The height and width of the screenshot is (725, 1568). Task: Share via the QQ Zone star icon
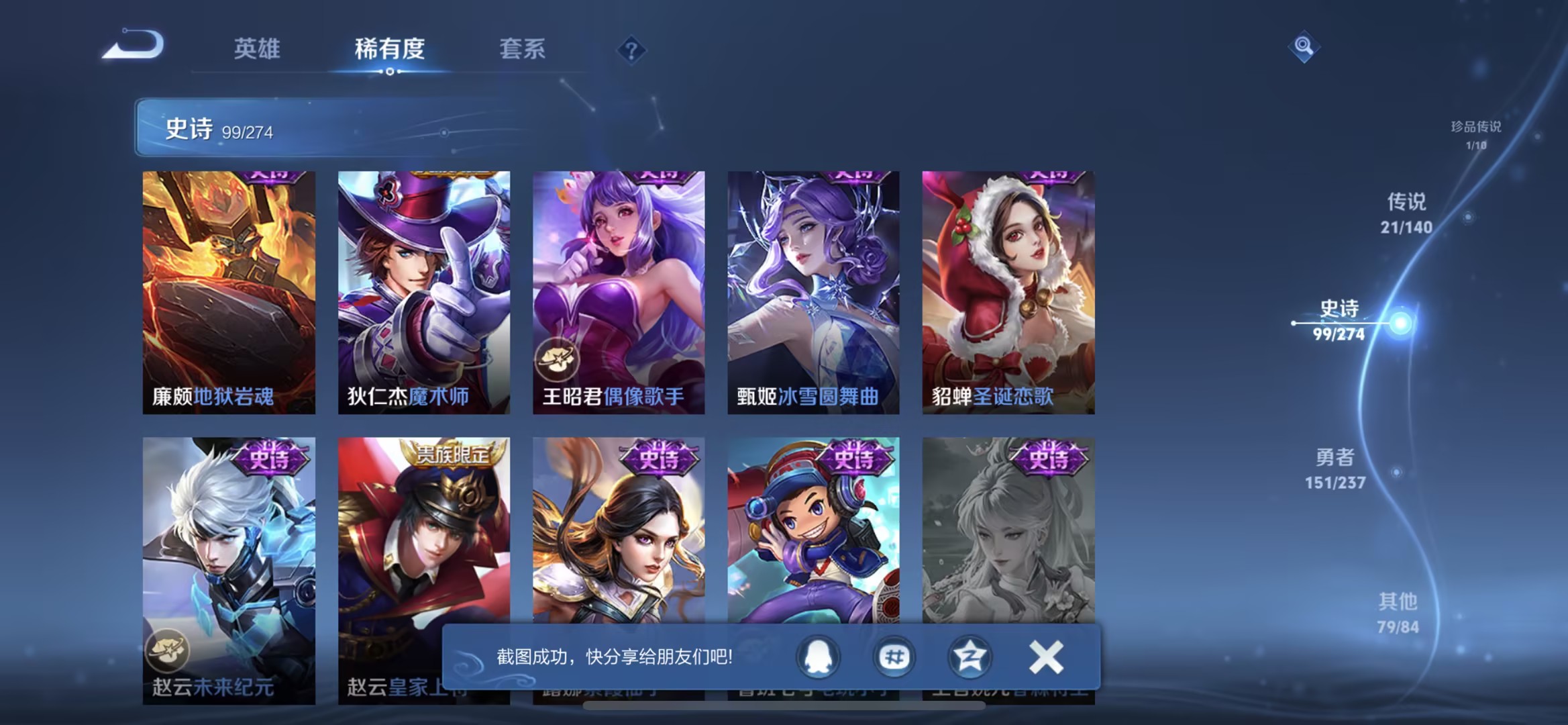pos(969,658)
